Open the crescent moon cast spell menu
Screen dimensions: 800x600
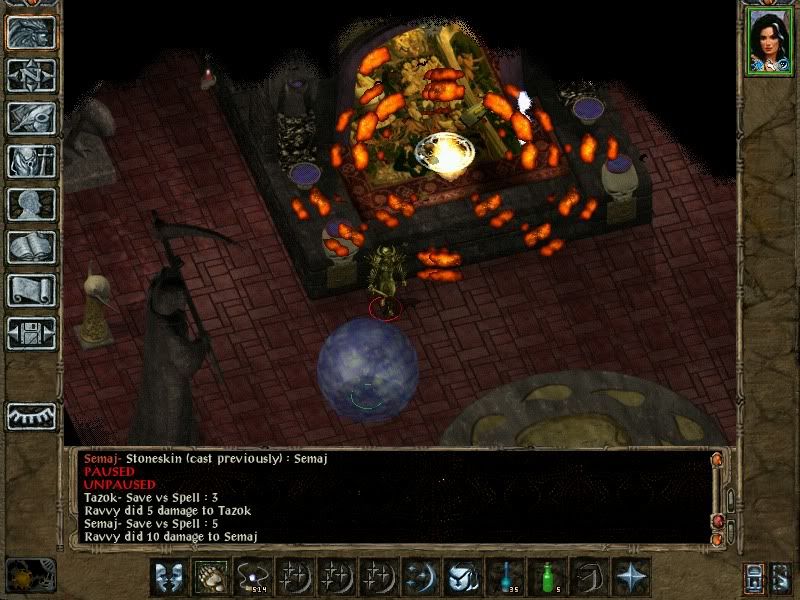(x=421, y=577)
